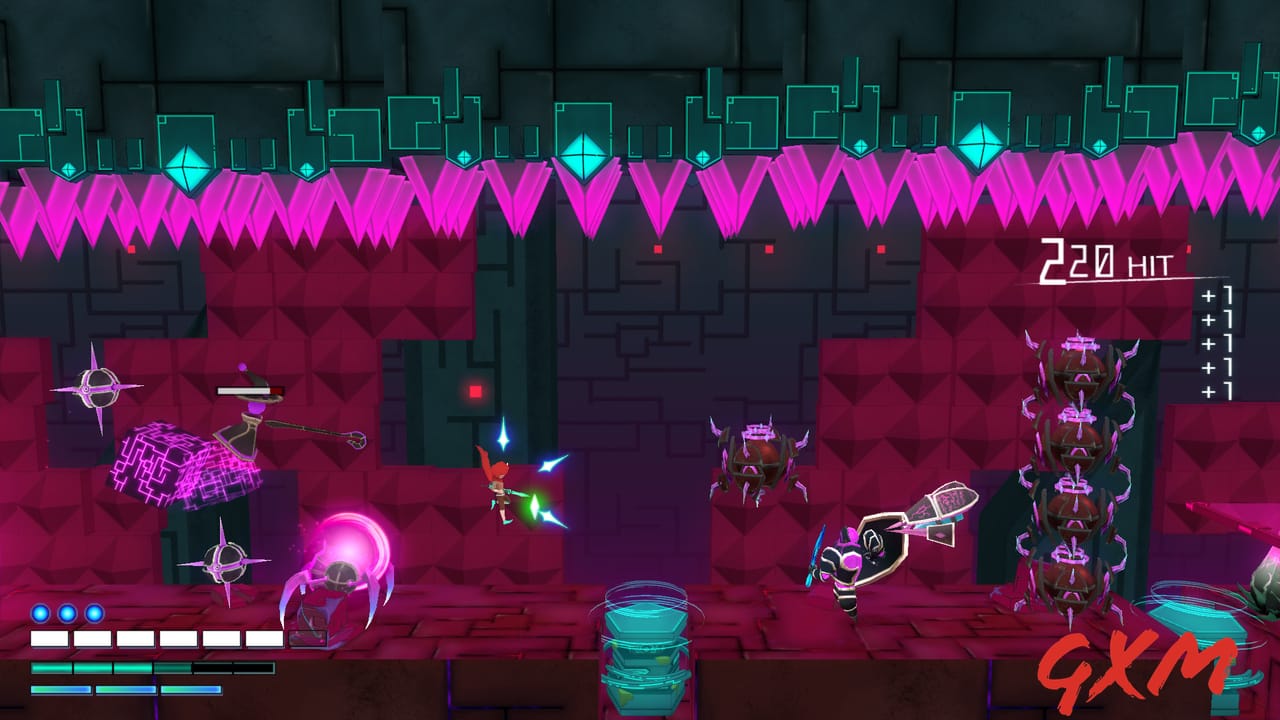Select the second blue orb in the HUD
This screenshot has width=1280, height=720.
[x=66, y=613]
